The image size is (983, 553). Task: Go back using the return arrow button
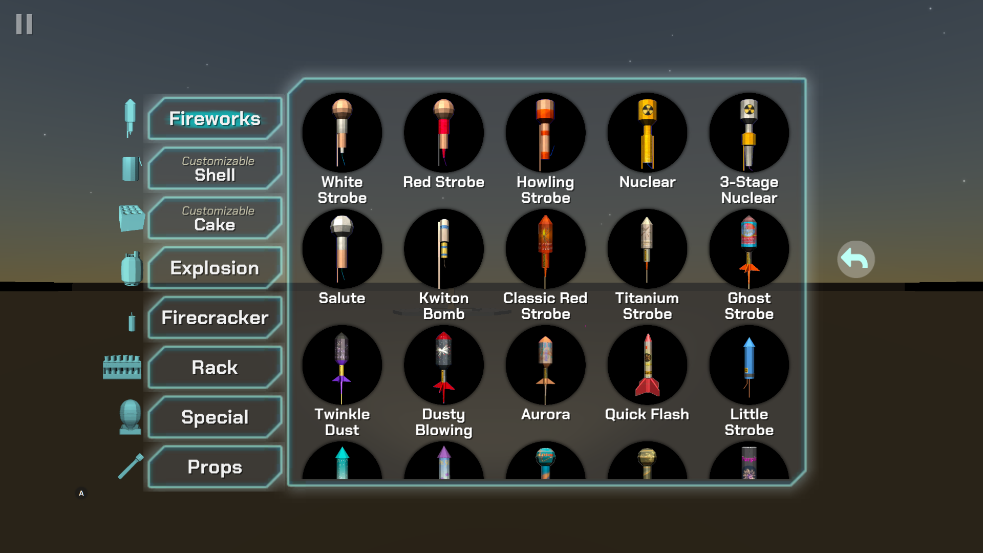point(855,260)
